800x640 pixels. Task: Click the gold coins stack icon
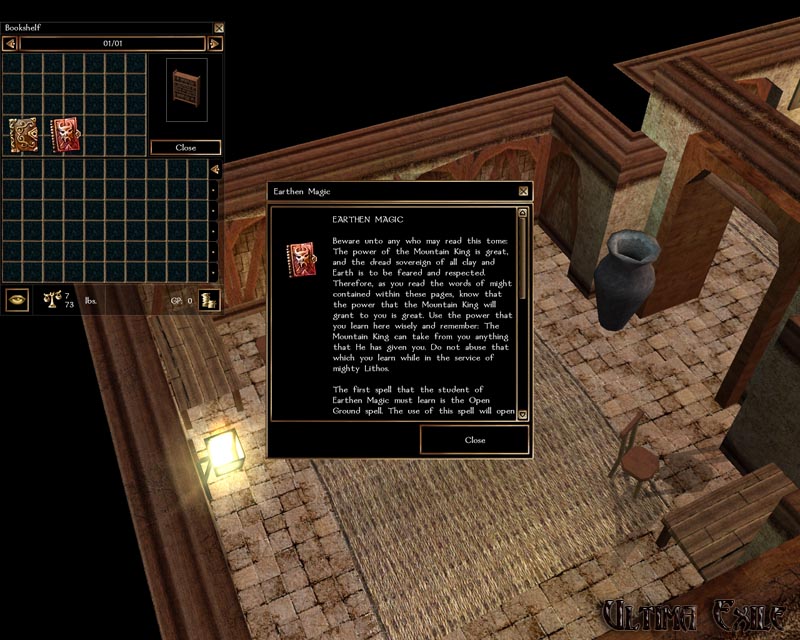coord(209,299)
